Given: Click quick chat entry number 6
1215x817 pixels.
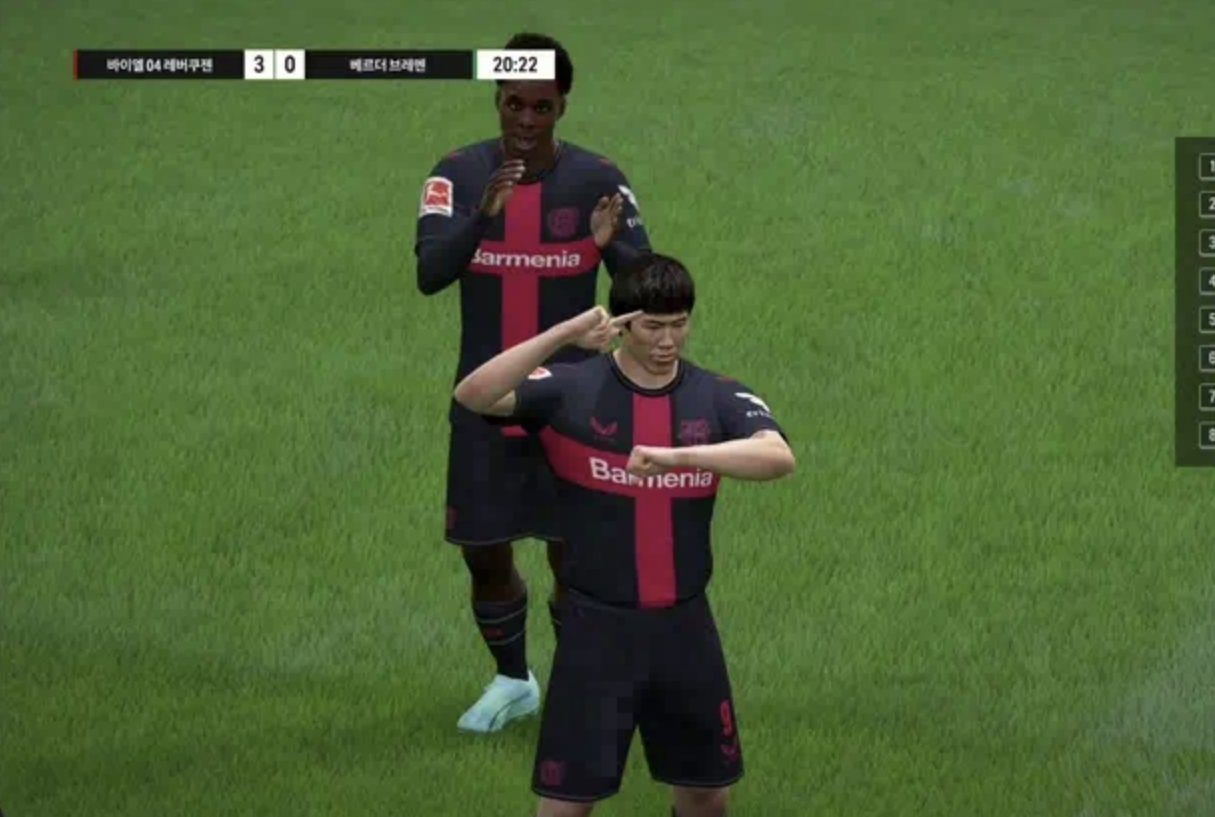Looking at the screenshot, I should (x=1206, y=358).
